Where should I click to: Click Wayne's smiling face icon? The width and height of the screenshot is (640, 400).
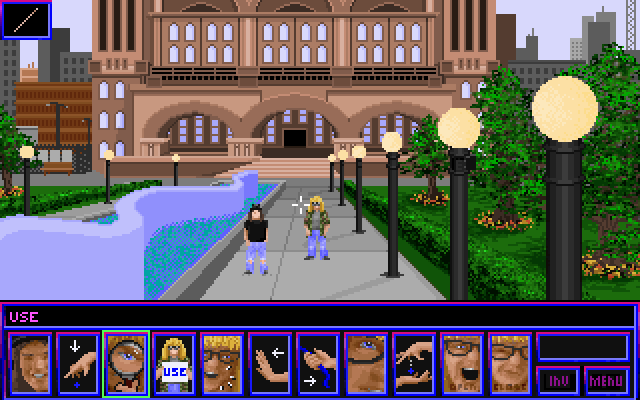30,364
